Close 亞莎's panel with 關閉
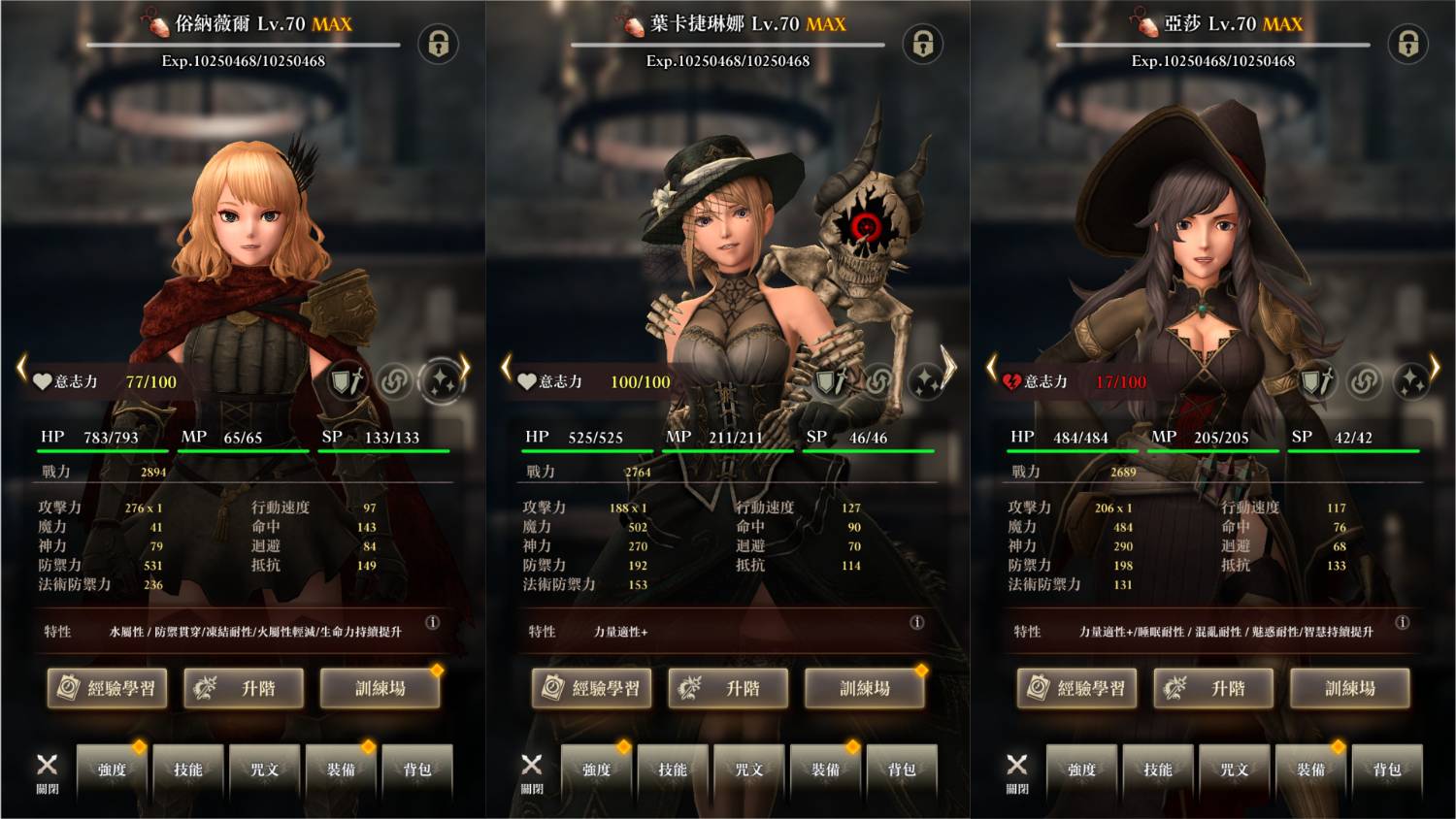Screen dimensions: 1456x819 [1016, 771]
